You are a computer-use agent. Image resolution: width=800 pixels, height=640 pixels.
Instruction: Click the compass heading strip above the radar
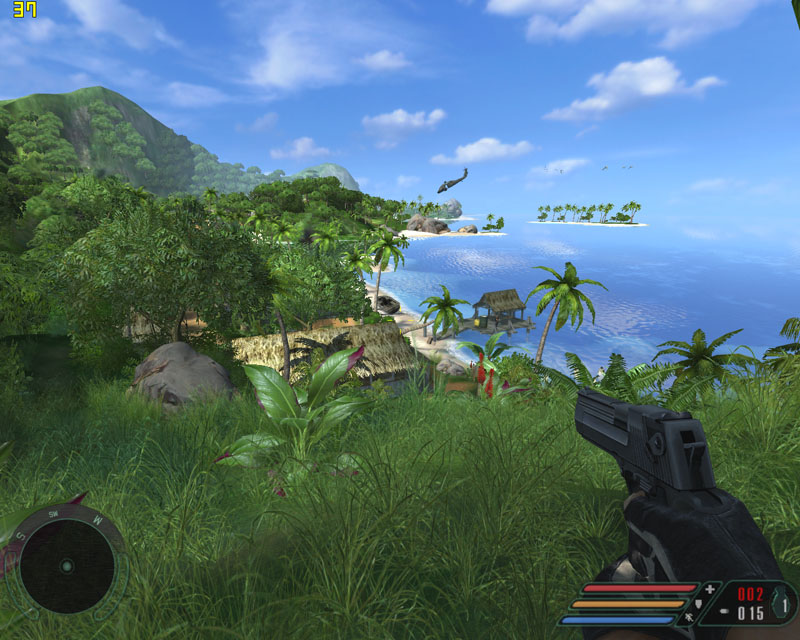point(64,518)
